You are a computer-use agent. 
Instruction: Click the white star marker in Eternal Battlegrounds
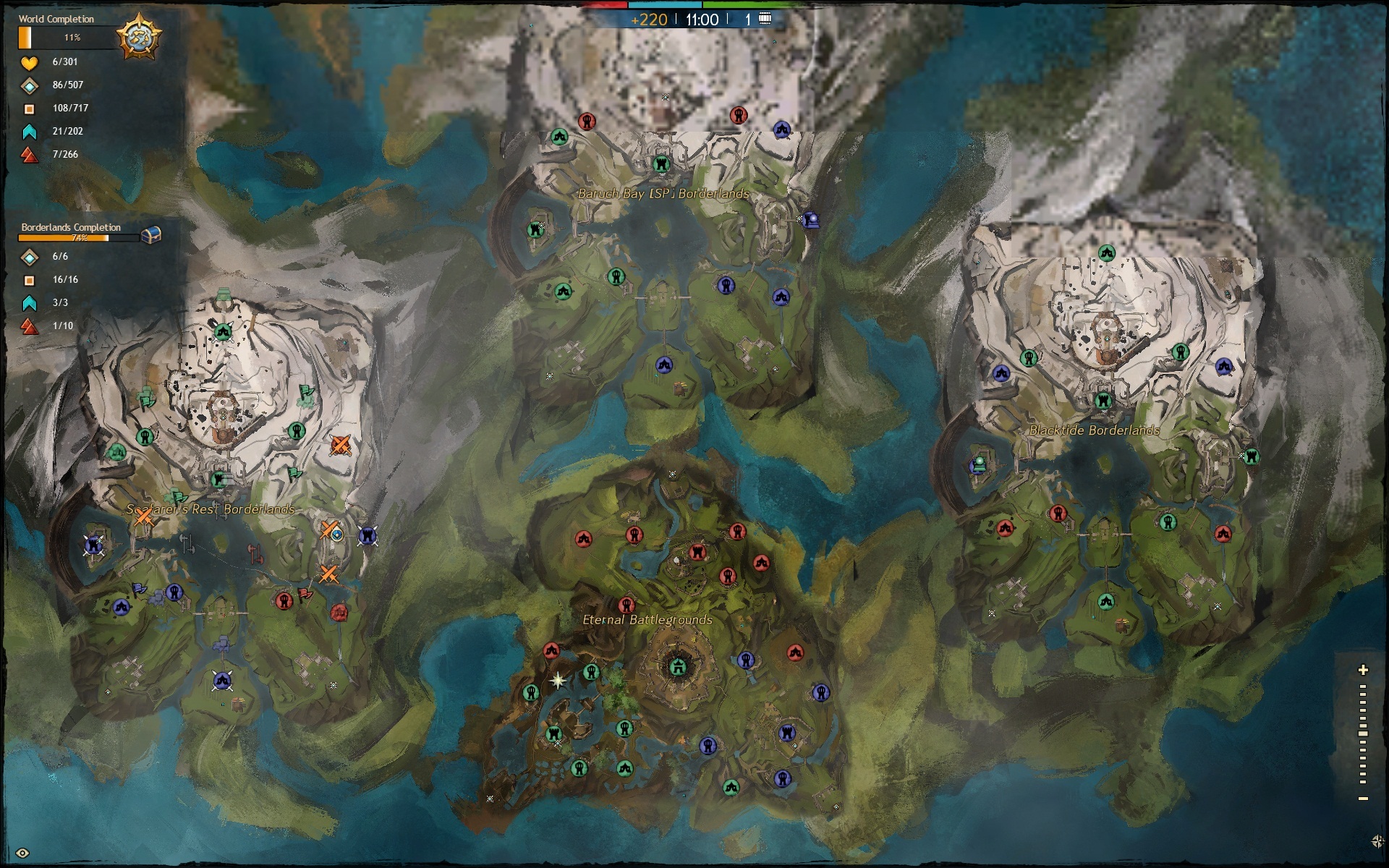(558, 681)
